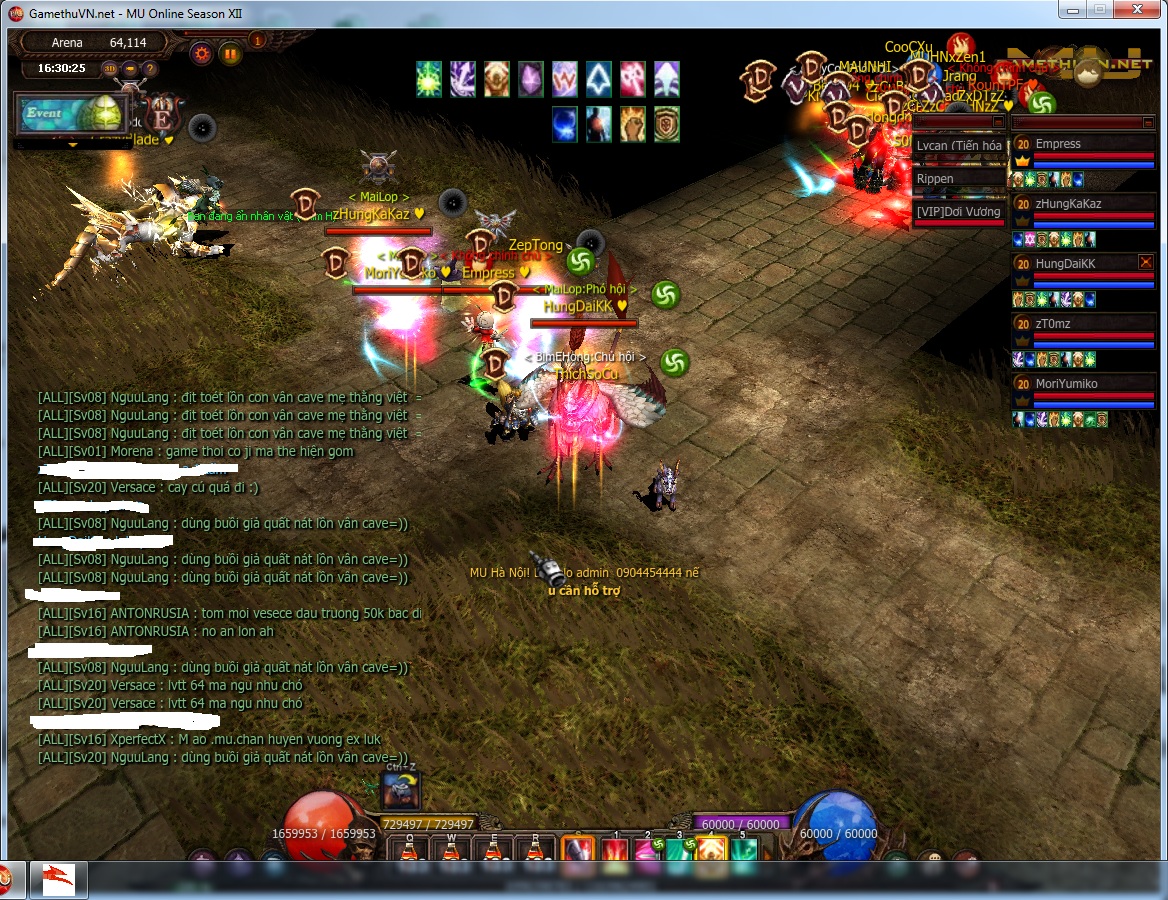Expand the arrow bar below the Event banner
1168x900 pixels.
point(71,145)
